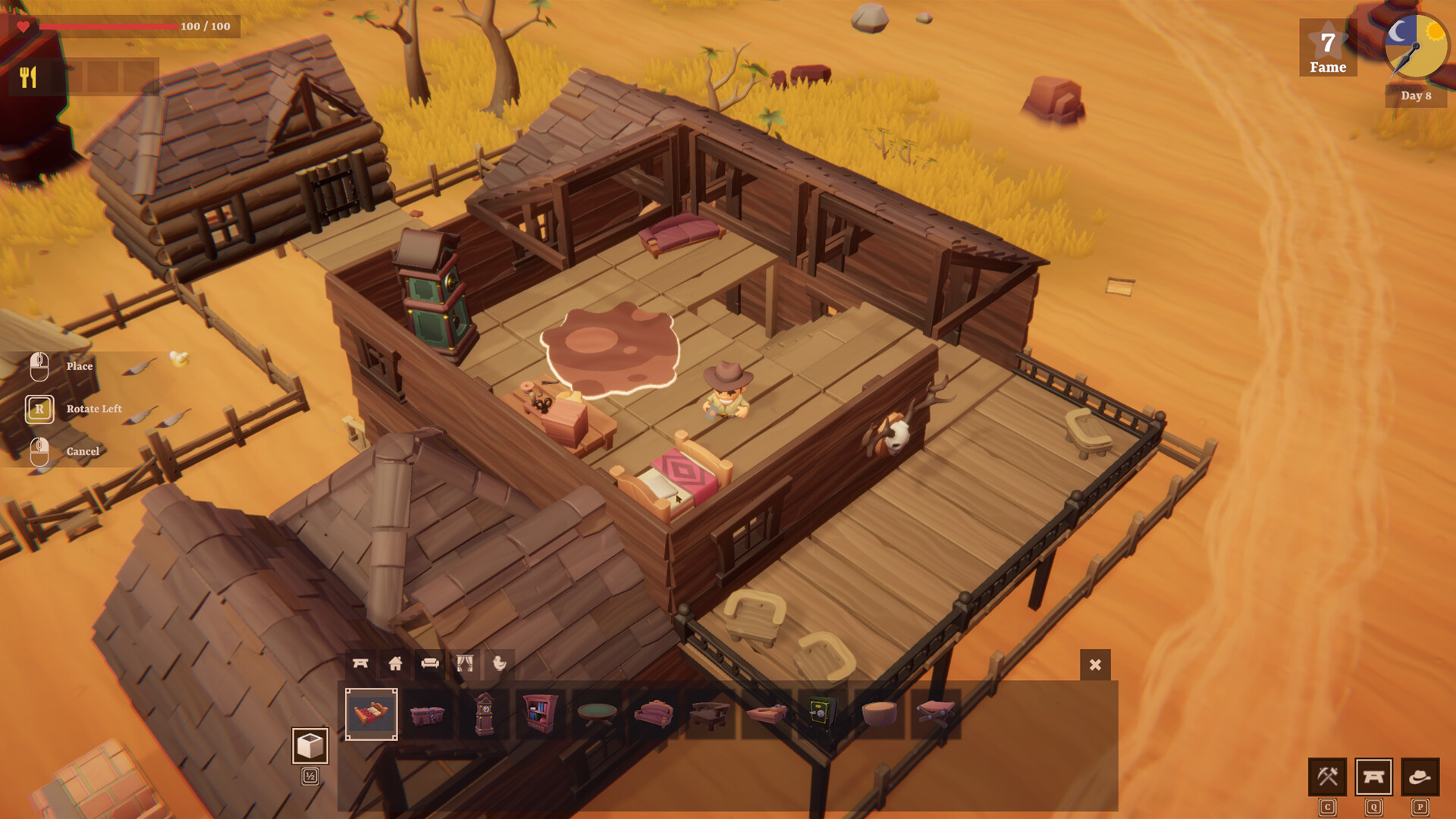This screenshot has width=1456, height=819.
Task: Click the mouse icon beside Place
Action: [39, 366]
